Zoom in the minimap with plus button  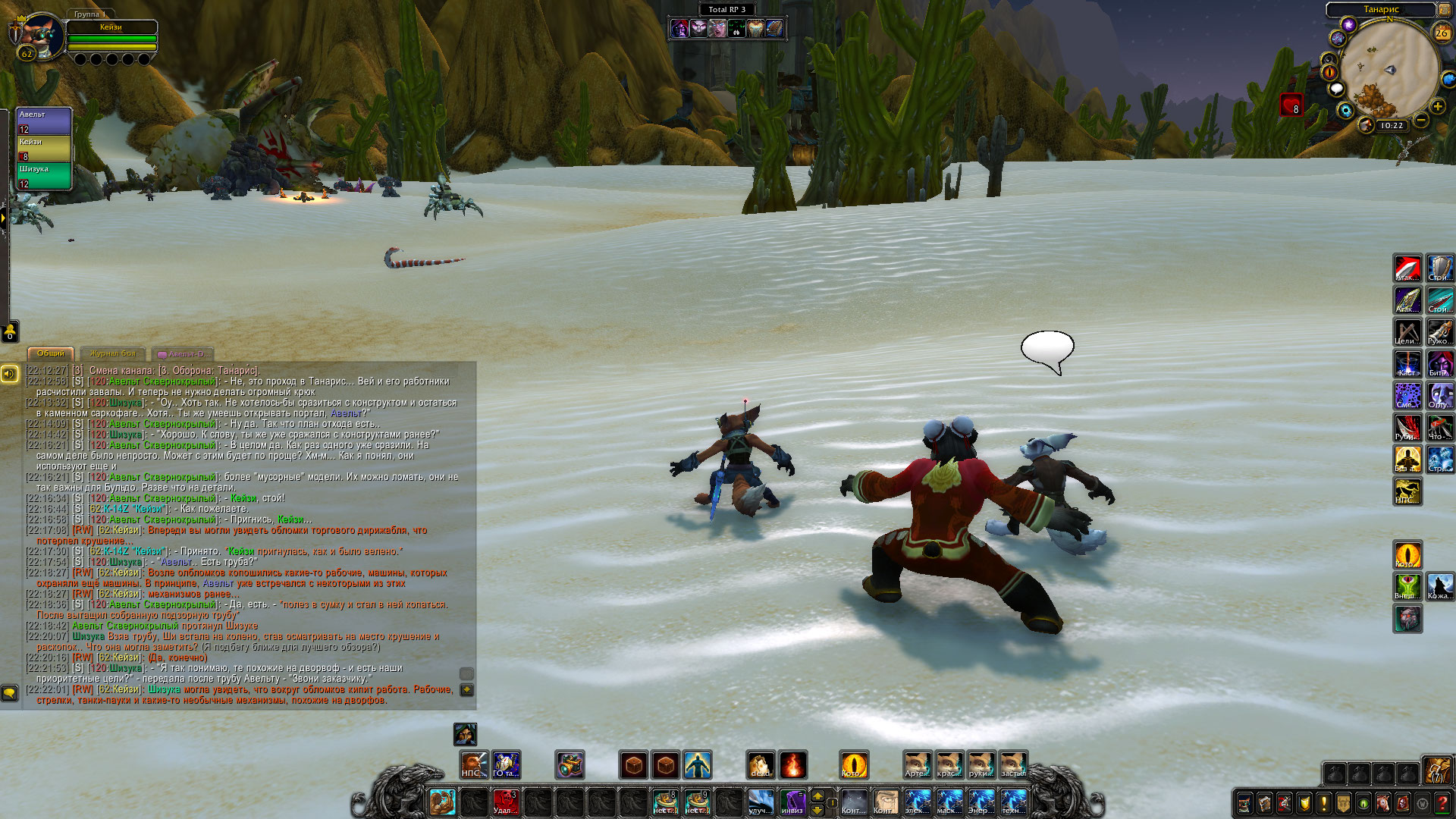[1438, 106]
